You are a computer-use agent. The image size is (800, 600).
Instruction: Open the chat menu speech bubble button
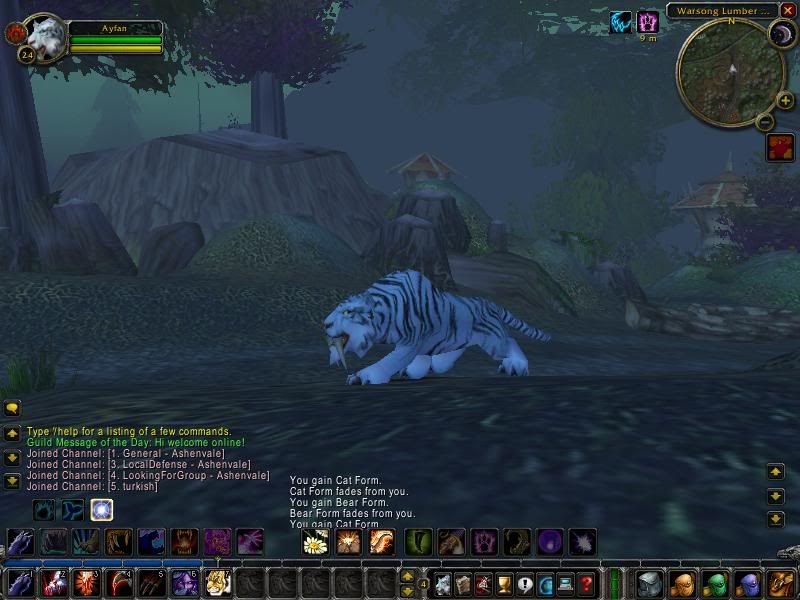coord(12,408)
